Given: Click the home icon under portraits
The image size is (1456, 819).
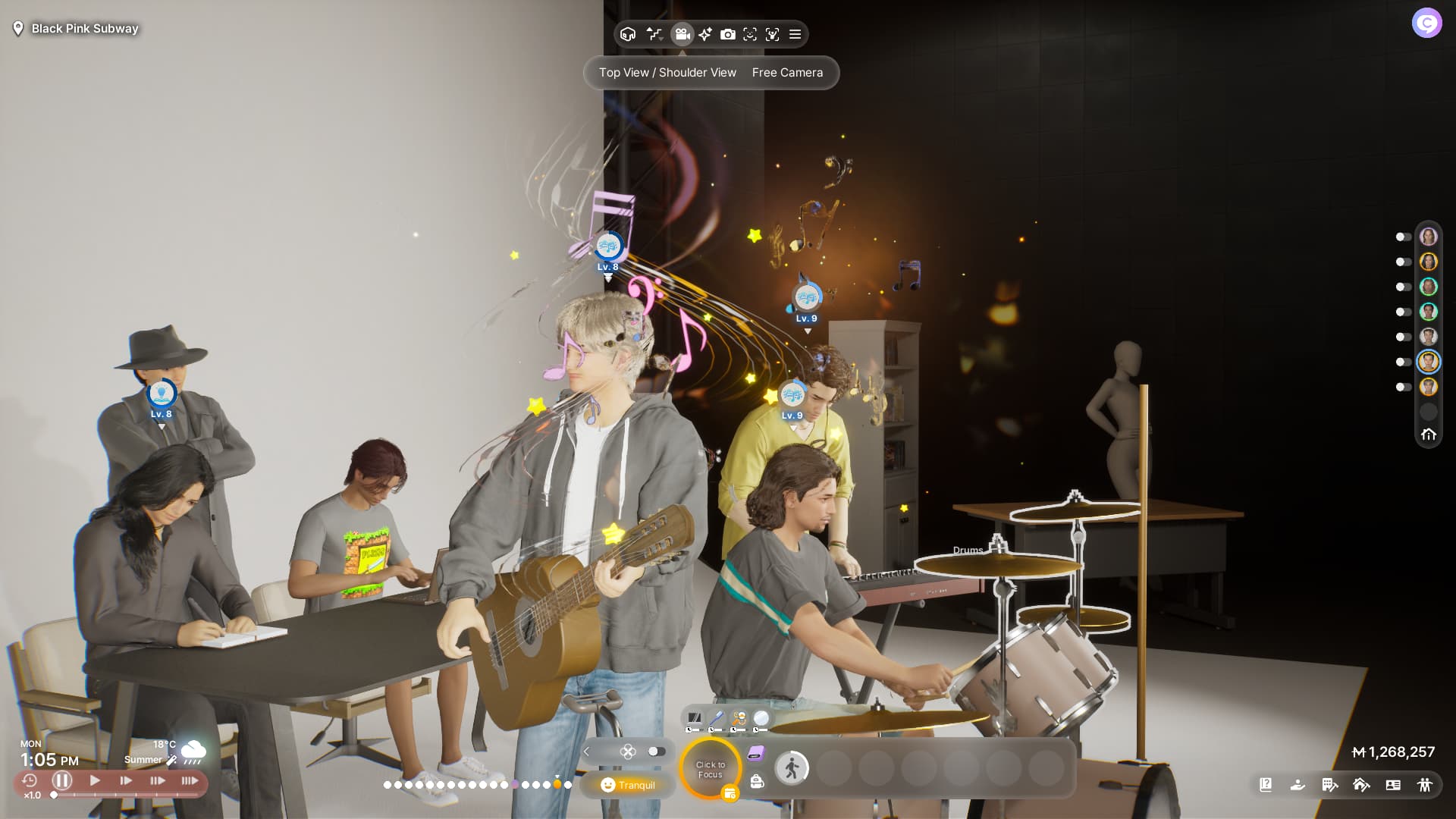Looking at the screenshot, I should (1429, 435).
